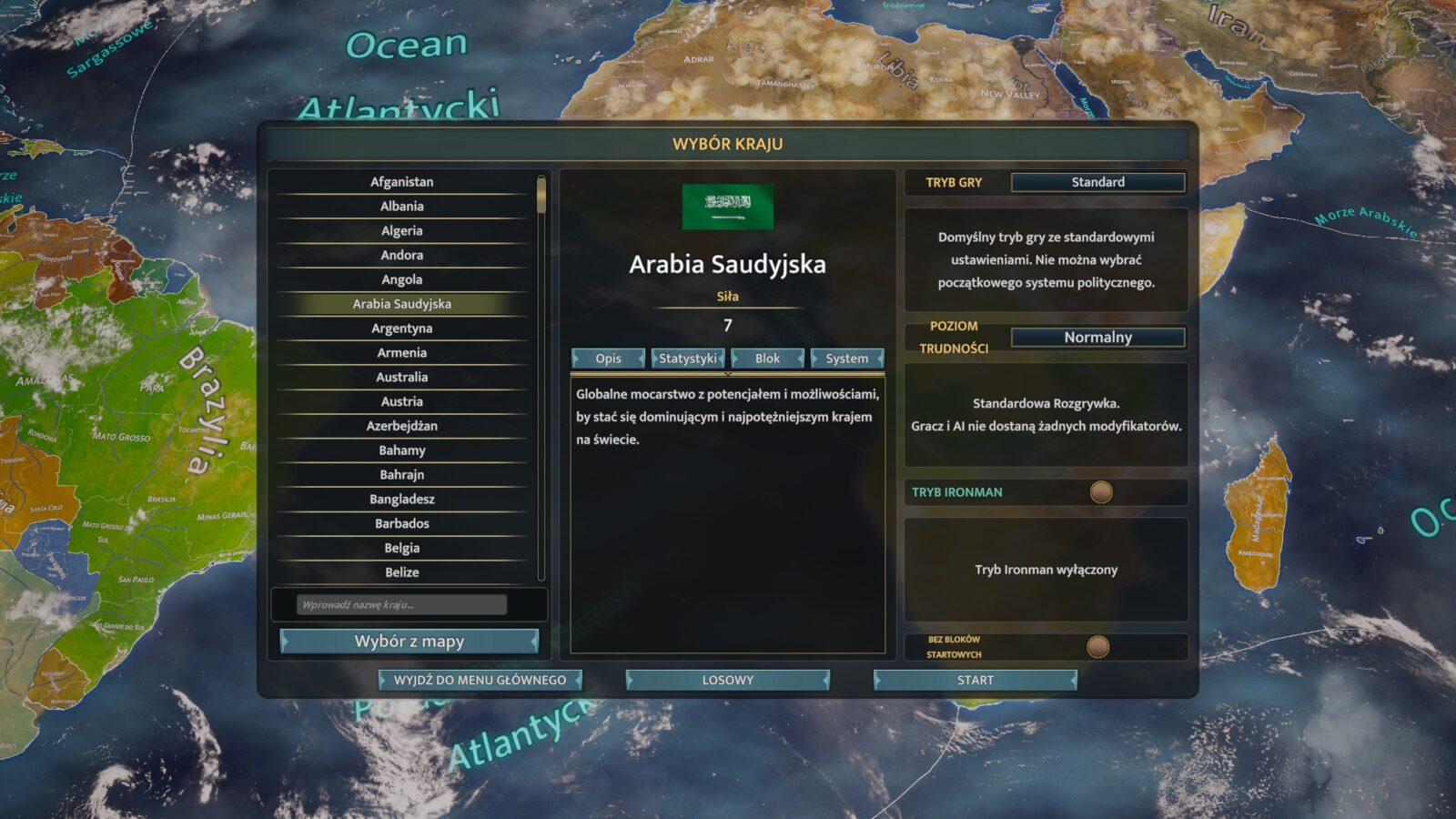
Task: Click the country list scrollbar handle
Action: click(x=541, y=196)
